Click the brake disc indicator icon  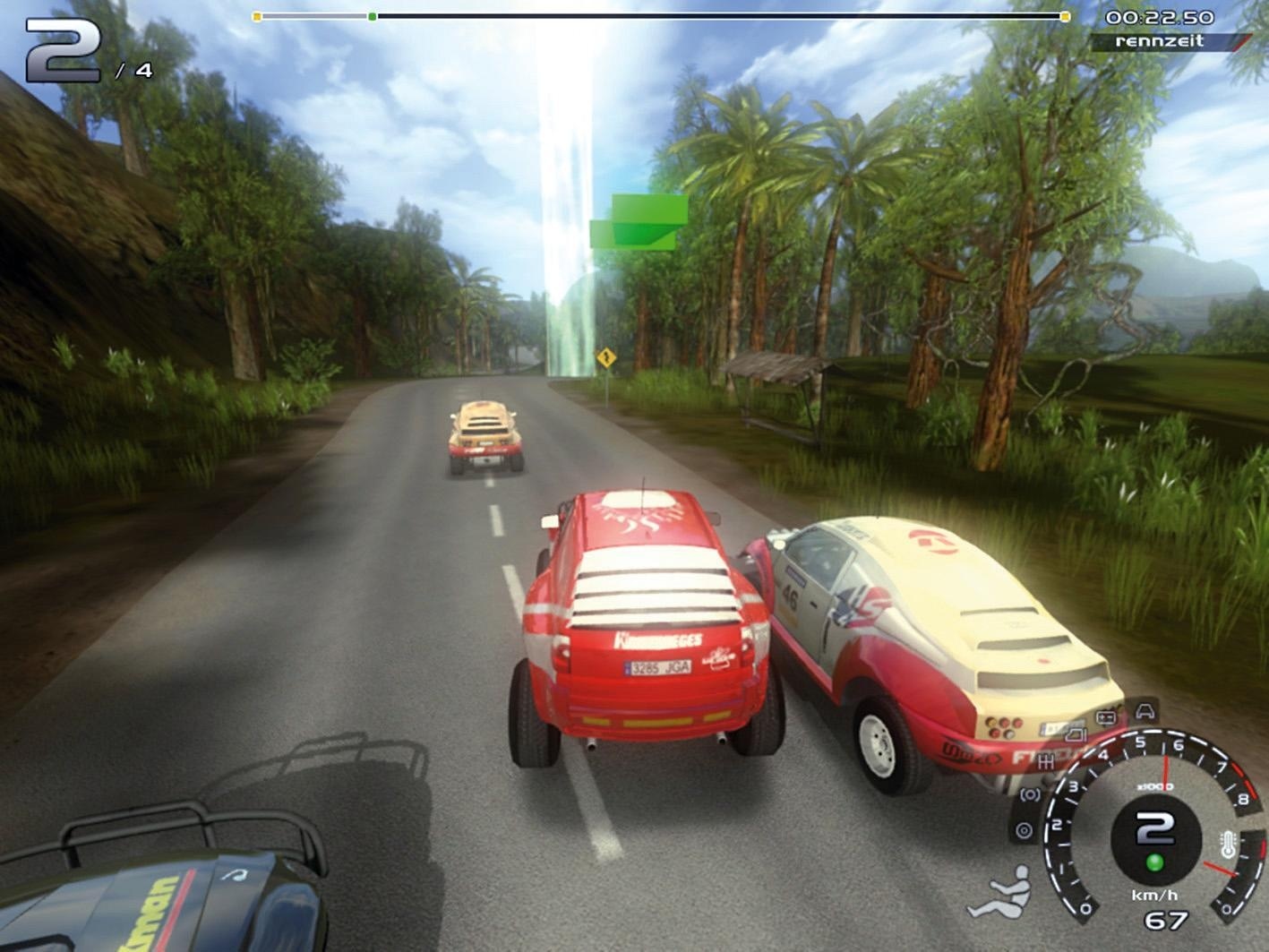(x=1025, y=828)
